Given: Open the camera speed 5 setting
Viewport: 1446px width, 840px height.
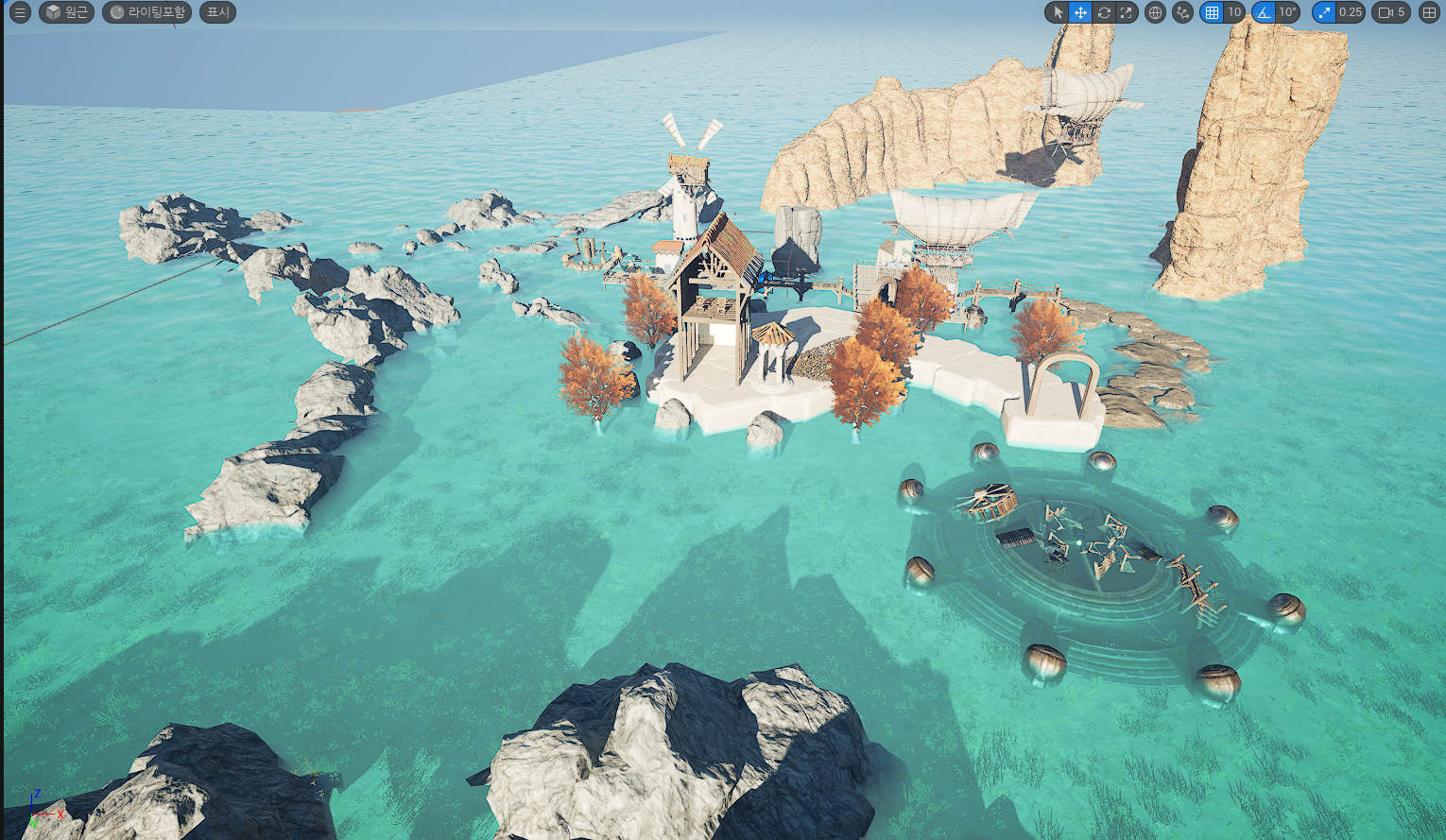Looking at the screenshot, I should pos(1392,12).
